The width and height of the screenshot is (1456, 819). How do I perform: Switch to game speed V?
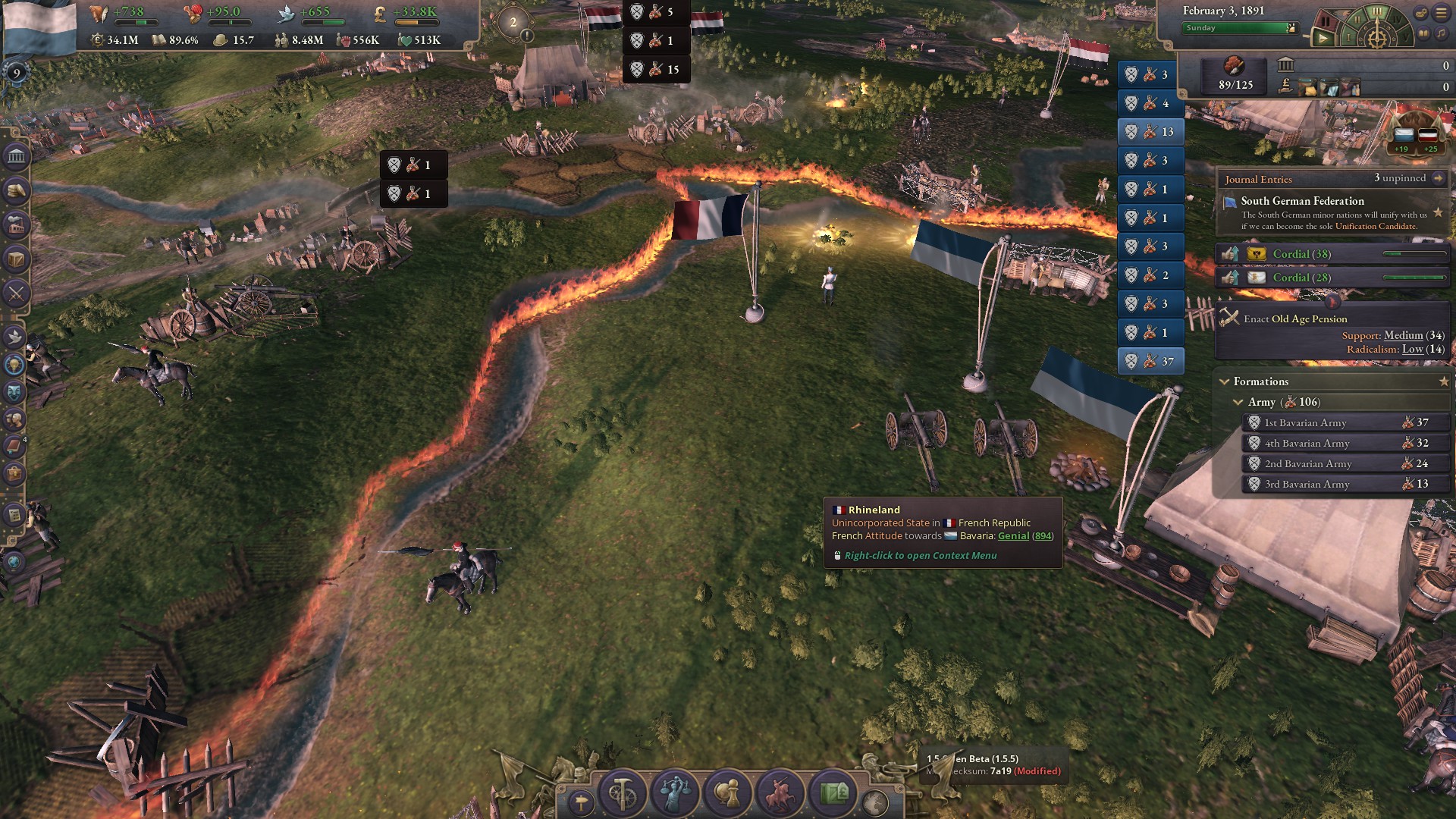1405,37
